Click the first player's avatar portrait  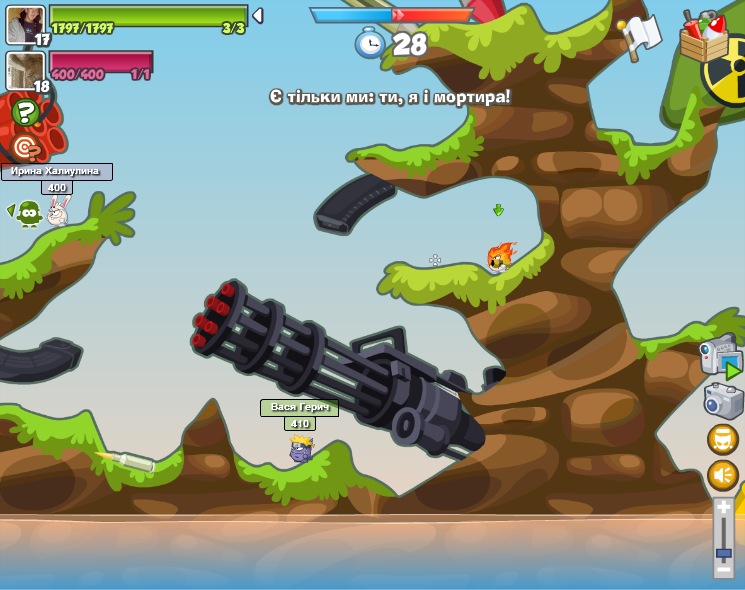(24, 25)
